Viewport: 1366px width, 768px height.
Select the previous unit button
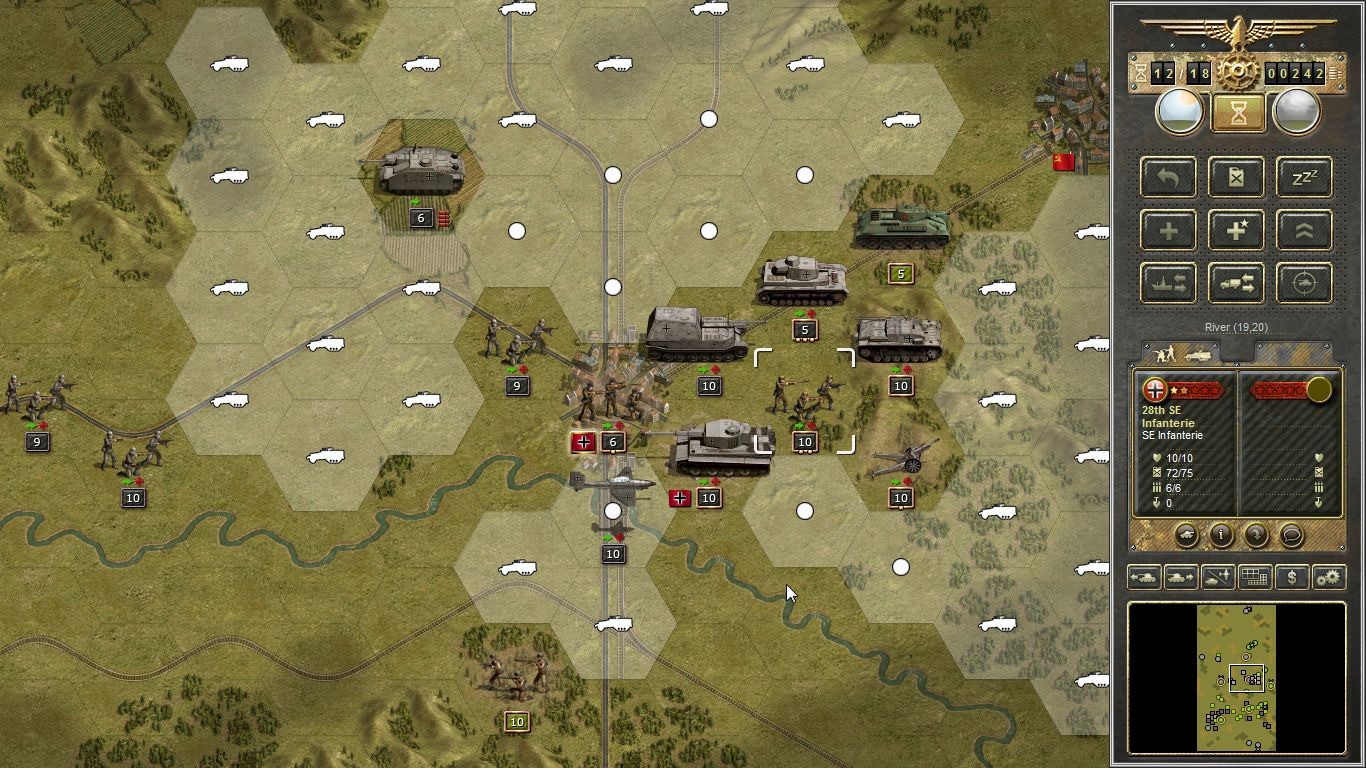pyautogui.click(x=1143, y=577)
